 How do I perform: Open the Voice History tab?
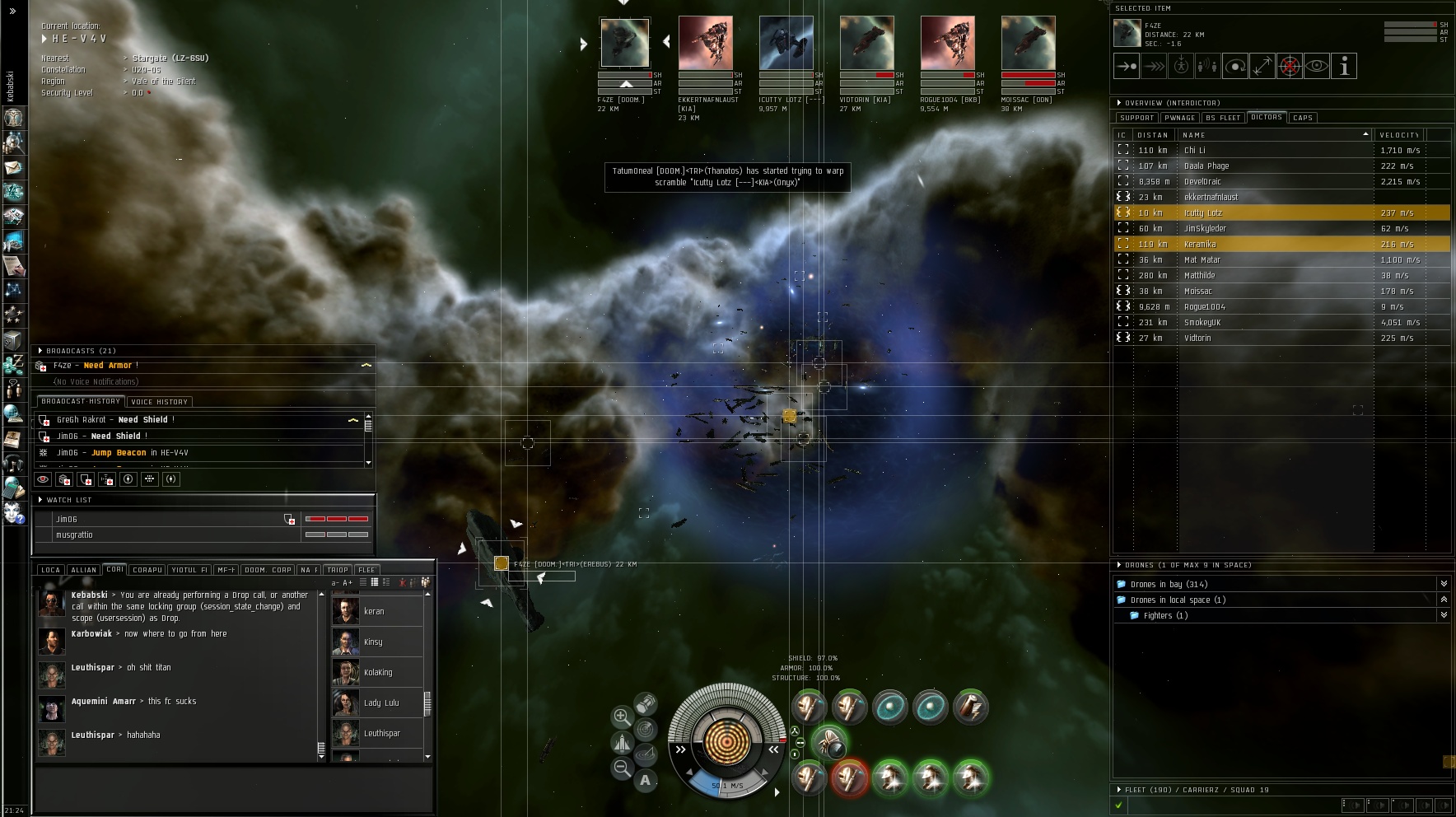(x=160, y=402)
